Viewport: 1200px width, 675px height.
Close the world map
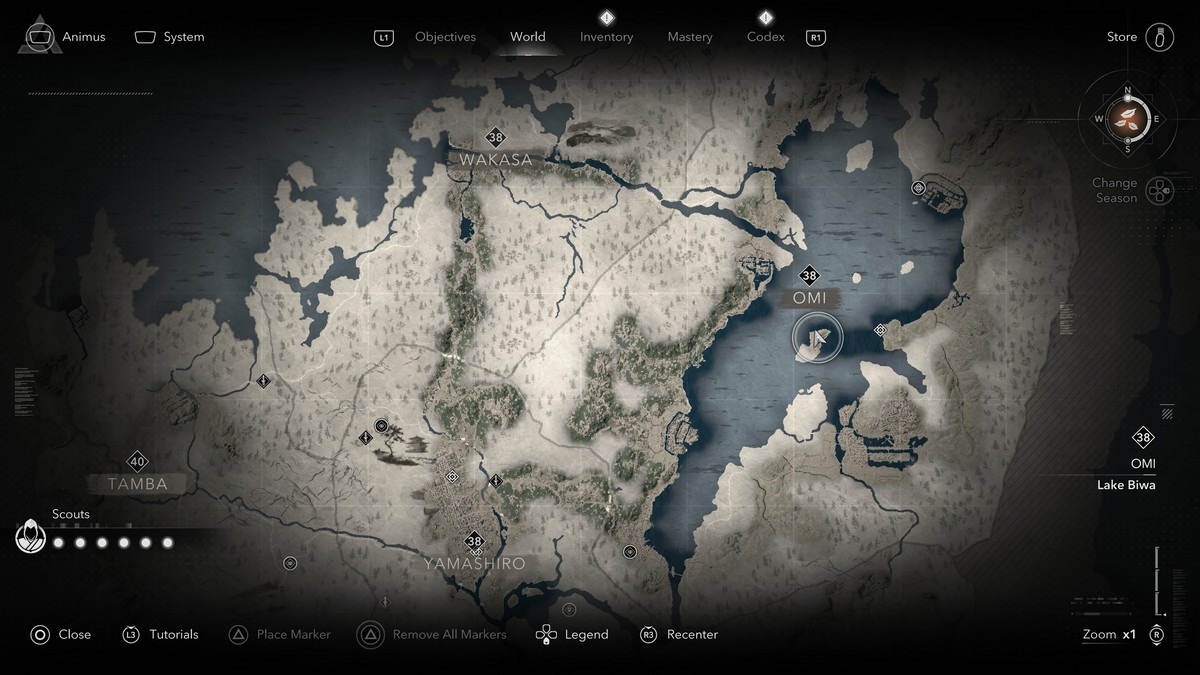(x=61, y=634)
